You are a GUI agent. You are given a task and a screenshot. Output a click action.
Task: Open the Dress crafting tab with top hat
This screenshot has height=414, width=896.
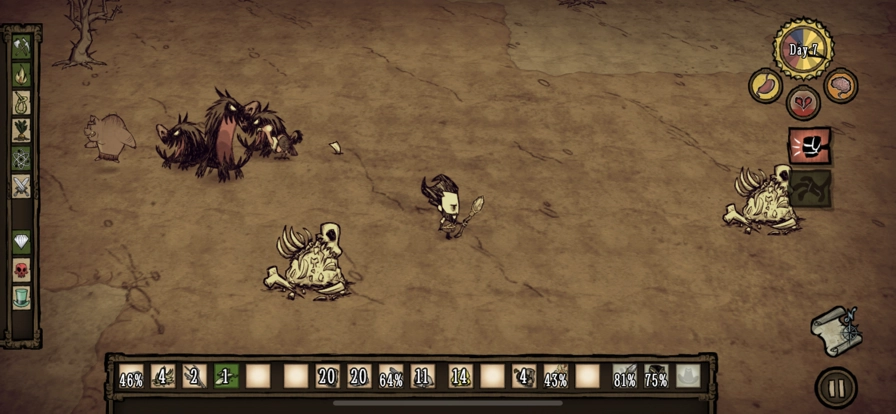click(x=21, y=297)
